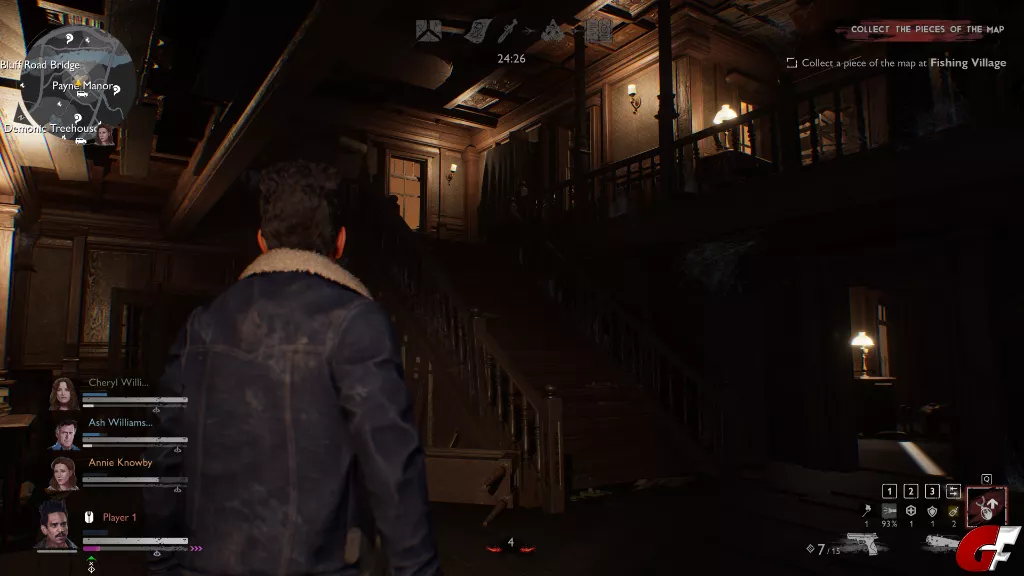Viewport: 1024px width, 576px height.
Task: Click the yellow Shemp's Cola bottle icon
Action: 954,511
